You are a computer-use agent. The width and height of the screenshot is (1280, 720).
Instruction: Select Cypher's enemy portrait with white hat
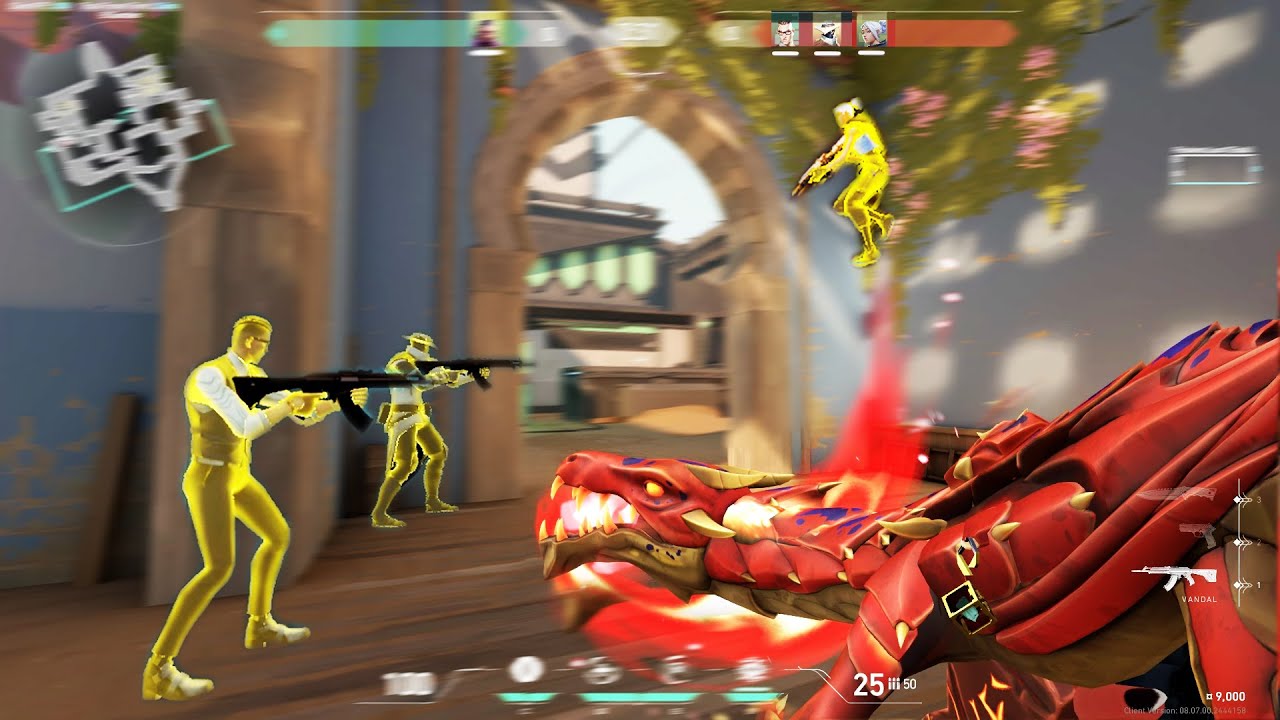click(828, 32)
